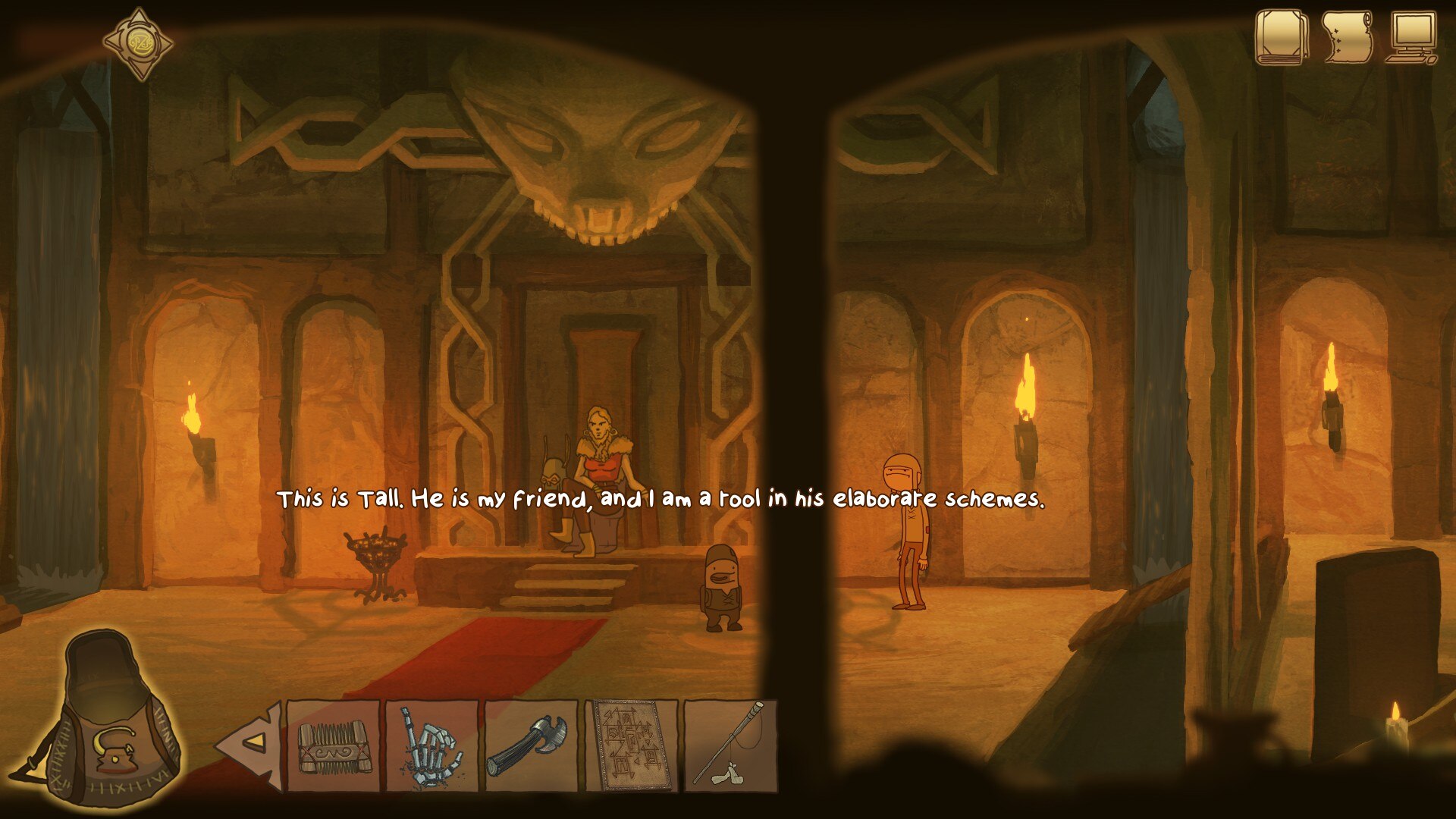The width and height of the screenshot is (1456, 819).
Task: Choose the carved rune tablet
Action: point(631,746)
